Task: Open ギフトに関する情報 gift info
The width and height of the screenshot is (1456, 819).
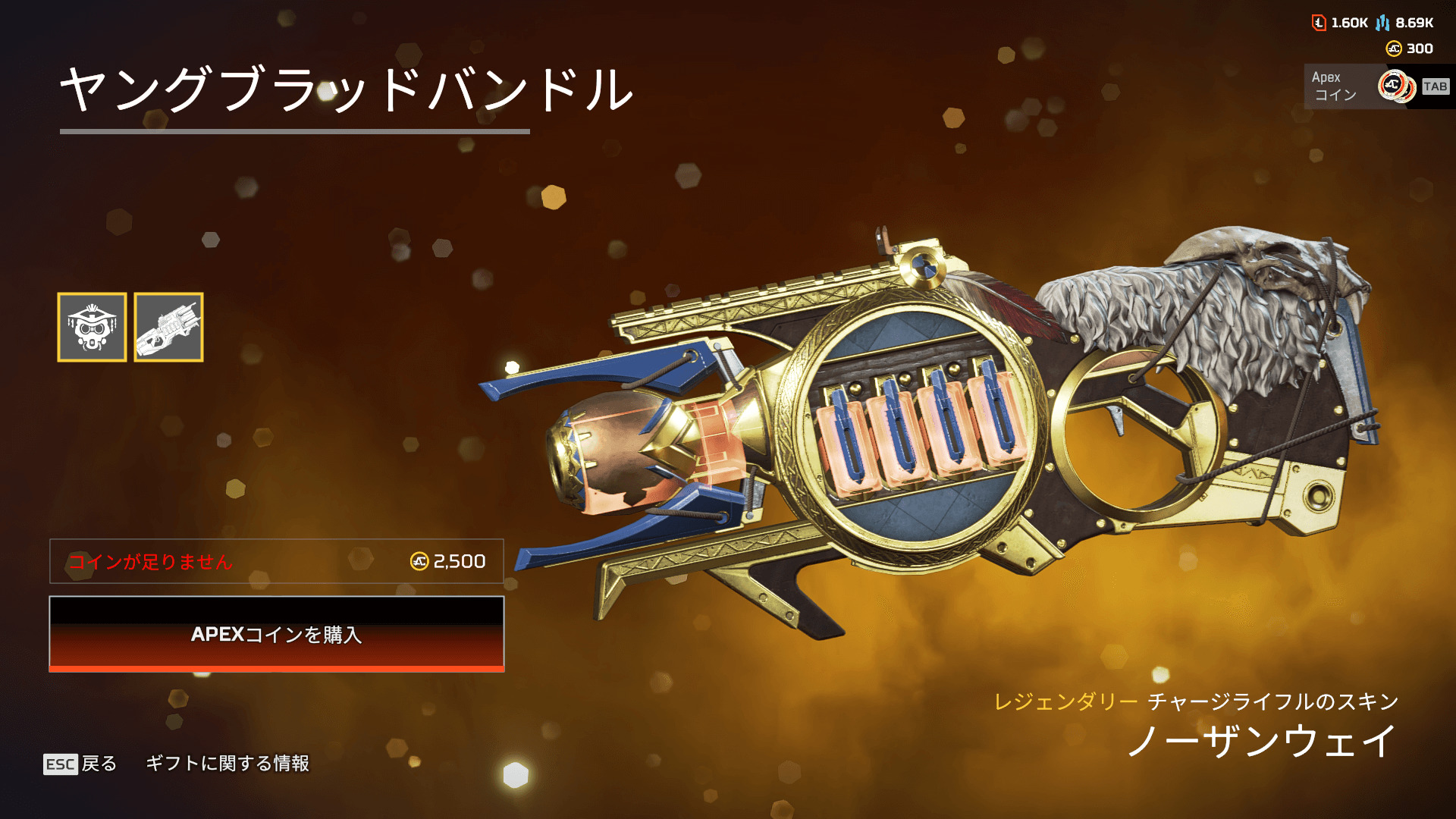Action: pyautogui.click(x=227, y=764)
